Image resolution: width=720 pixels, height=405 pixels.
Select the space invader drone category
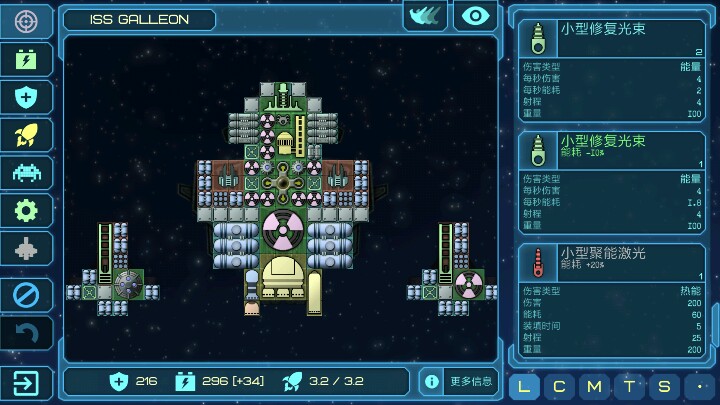26,172
